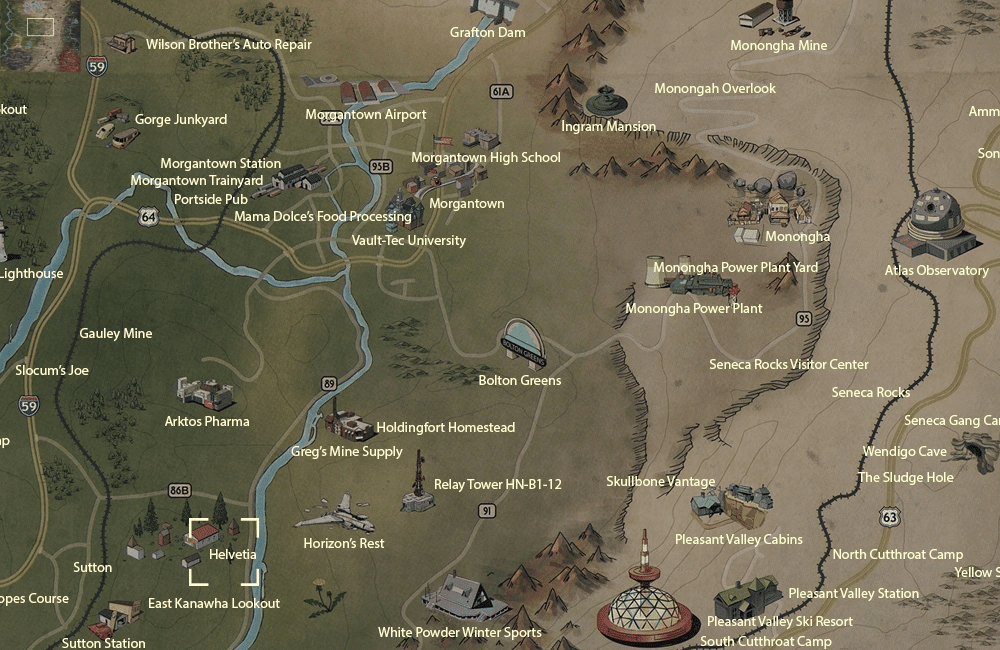Viewport: 1000px width, 650px height.
Task: Select the Wilson Brother's Auto Repair marker
Action: [123, 43]
